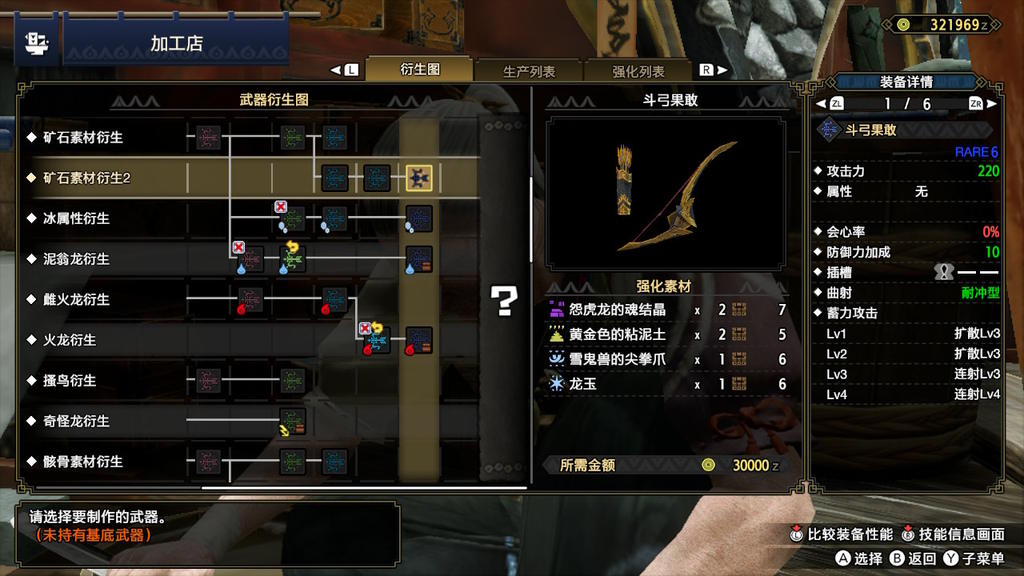This screenshot has width=1024, height=576.
Task: Select the 泥翁龙衍生 weapon row
Action: (x=76, y=259)
